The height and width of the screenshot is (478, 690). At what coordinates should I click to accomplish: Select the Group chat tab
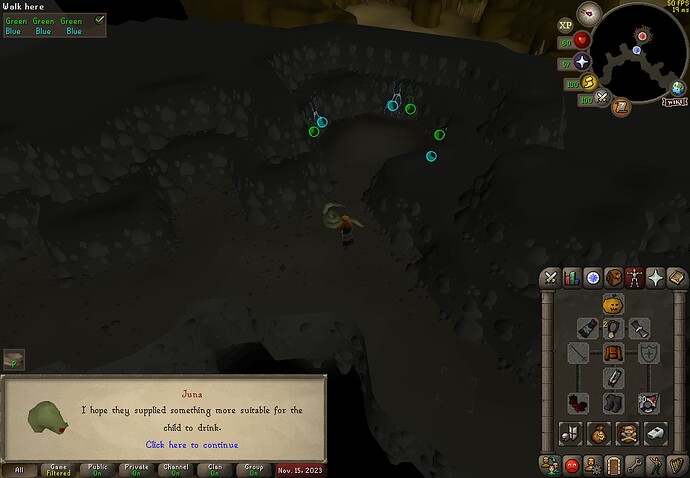click(251, 469)
